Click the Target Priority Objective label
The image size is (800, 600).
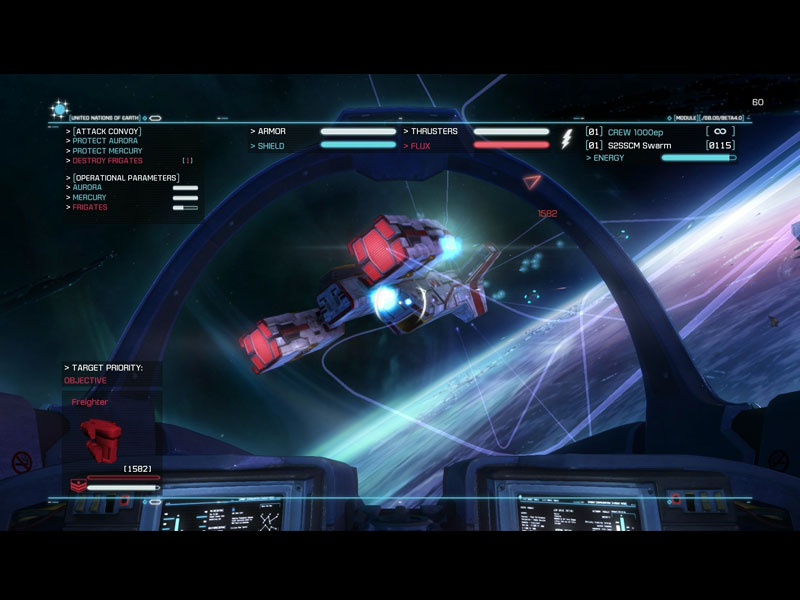point(85,381)
